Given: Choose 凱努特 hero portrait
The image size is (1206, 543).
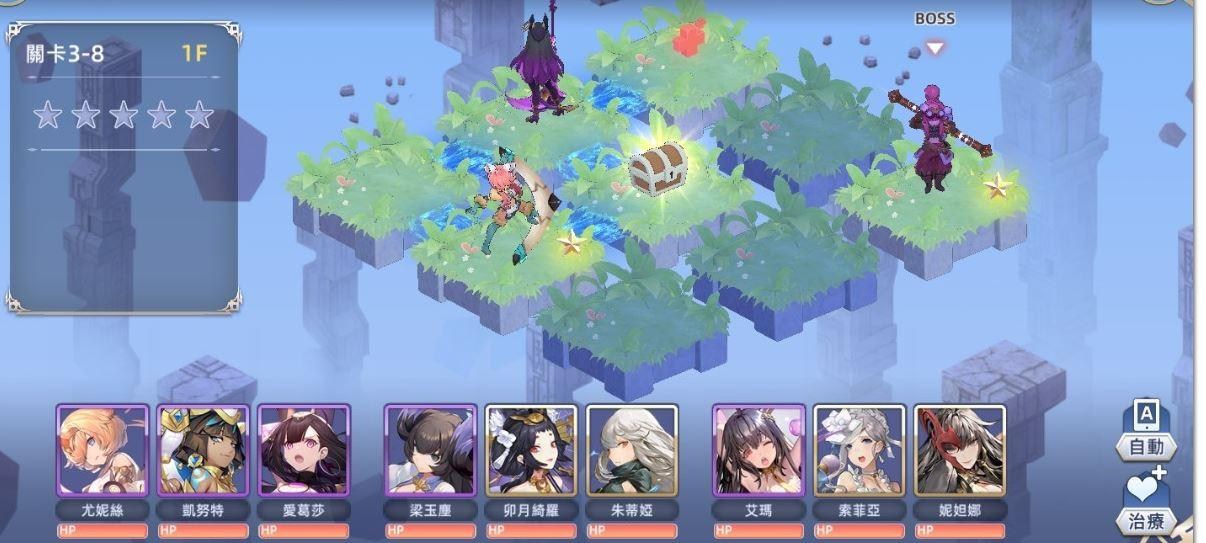Looking at the screenshot, I should point(203,450).
